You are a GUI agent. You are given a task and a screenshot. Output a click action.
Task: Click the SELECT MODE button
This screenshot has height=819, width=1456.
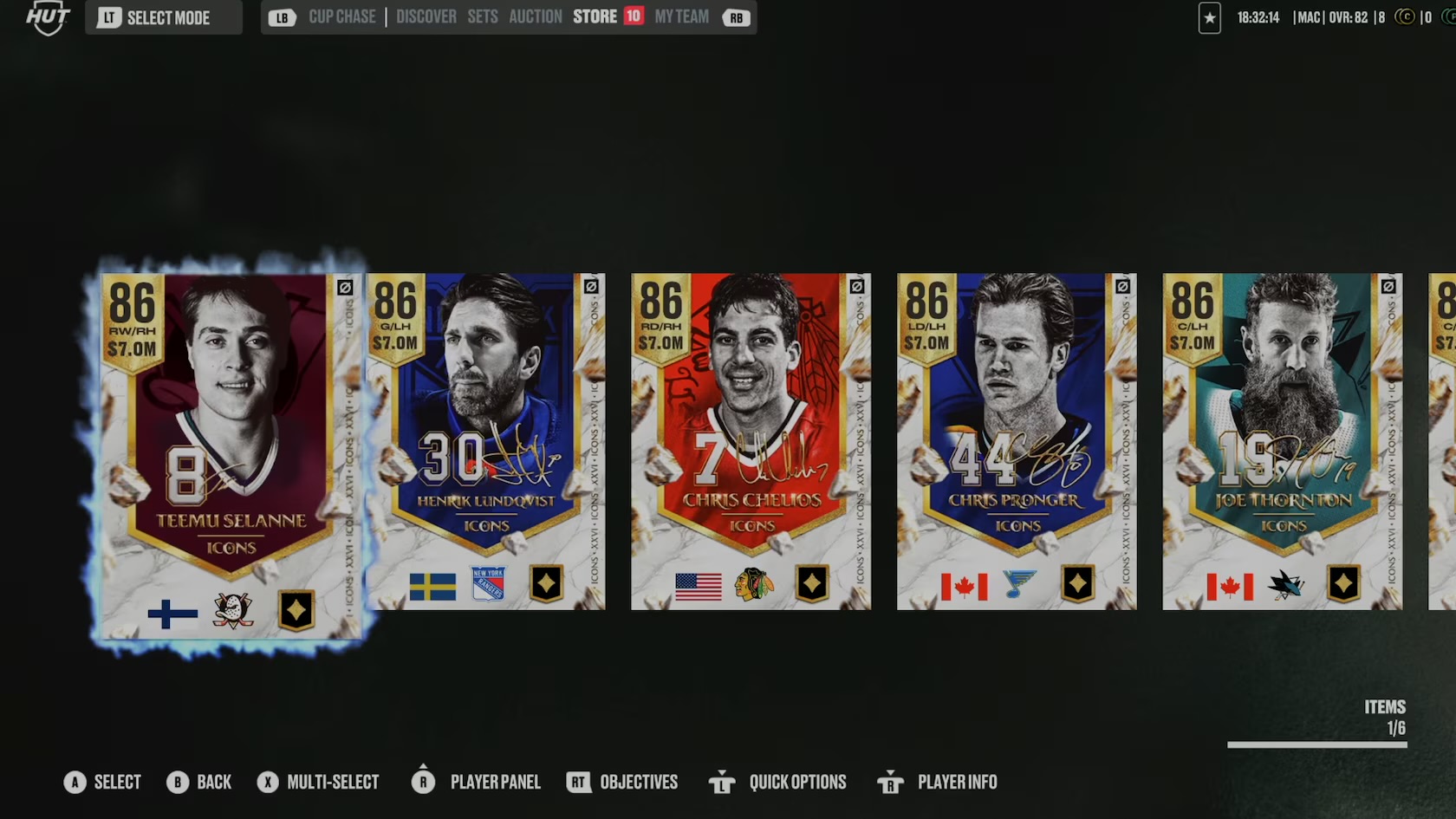(x=163, y=16)
